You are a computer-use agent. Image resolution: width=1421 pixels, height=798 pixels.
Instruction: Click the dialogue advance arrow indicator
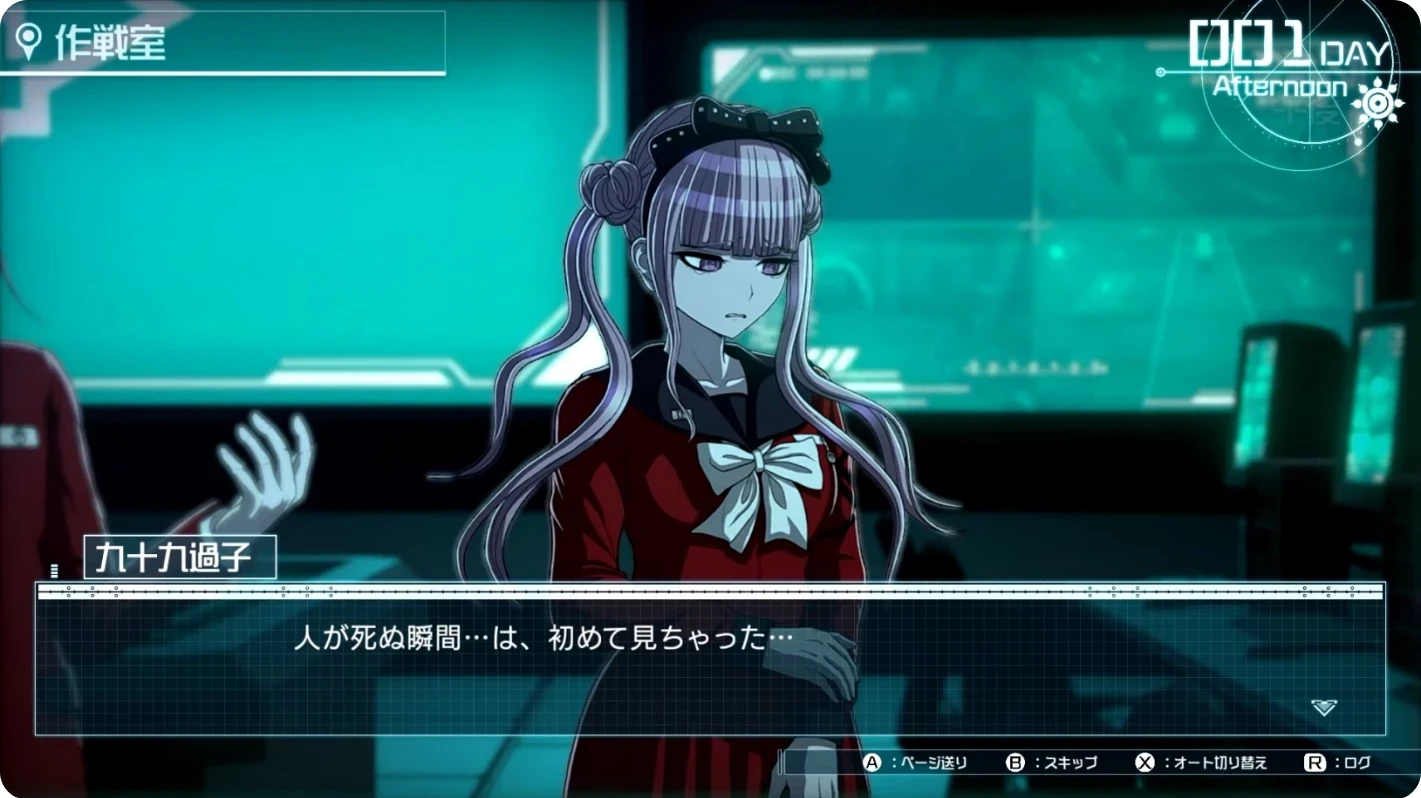[1323, 708]
